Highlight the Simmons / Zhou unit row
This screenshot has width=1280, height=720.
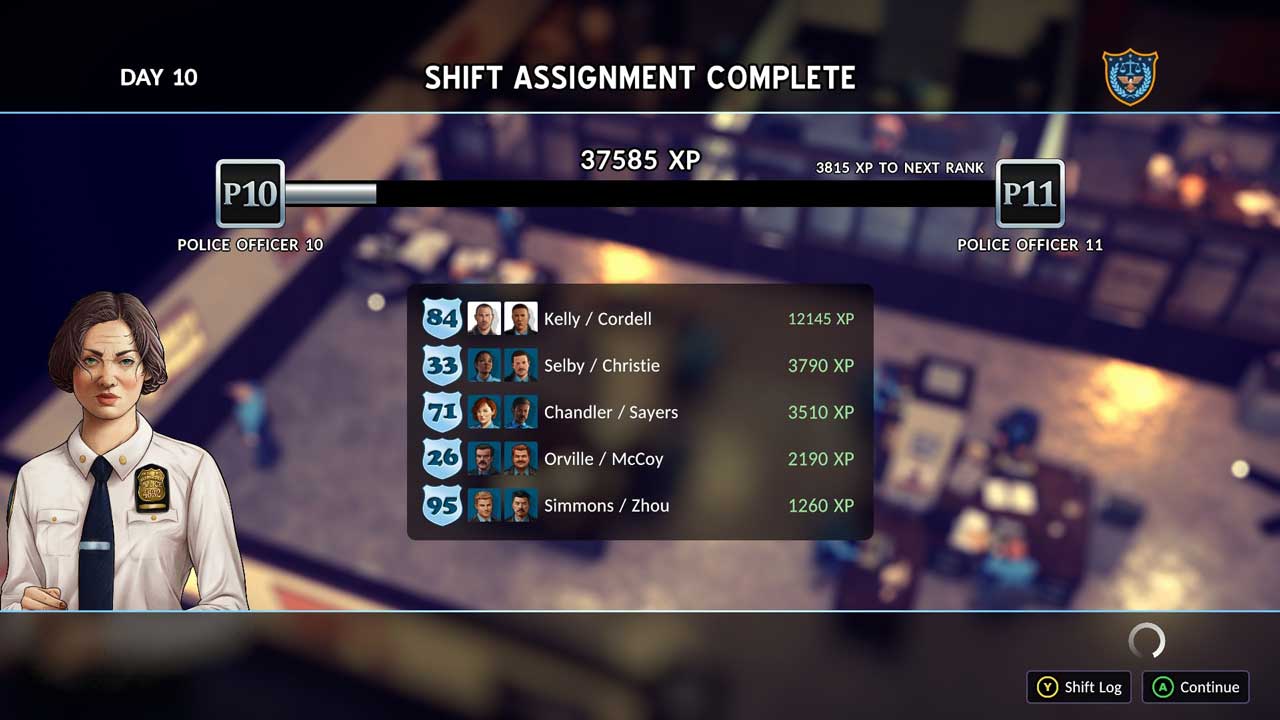coord(639,506)
